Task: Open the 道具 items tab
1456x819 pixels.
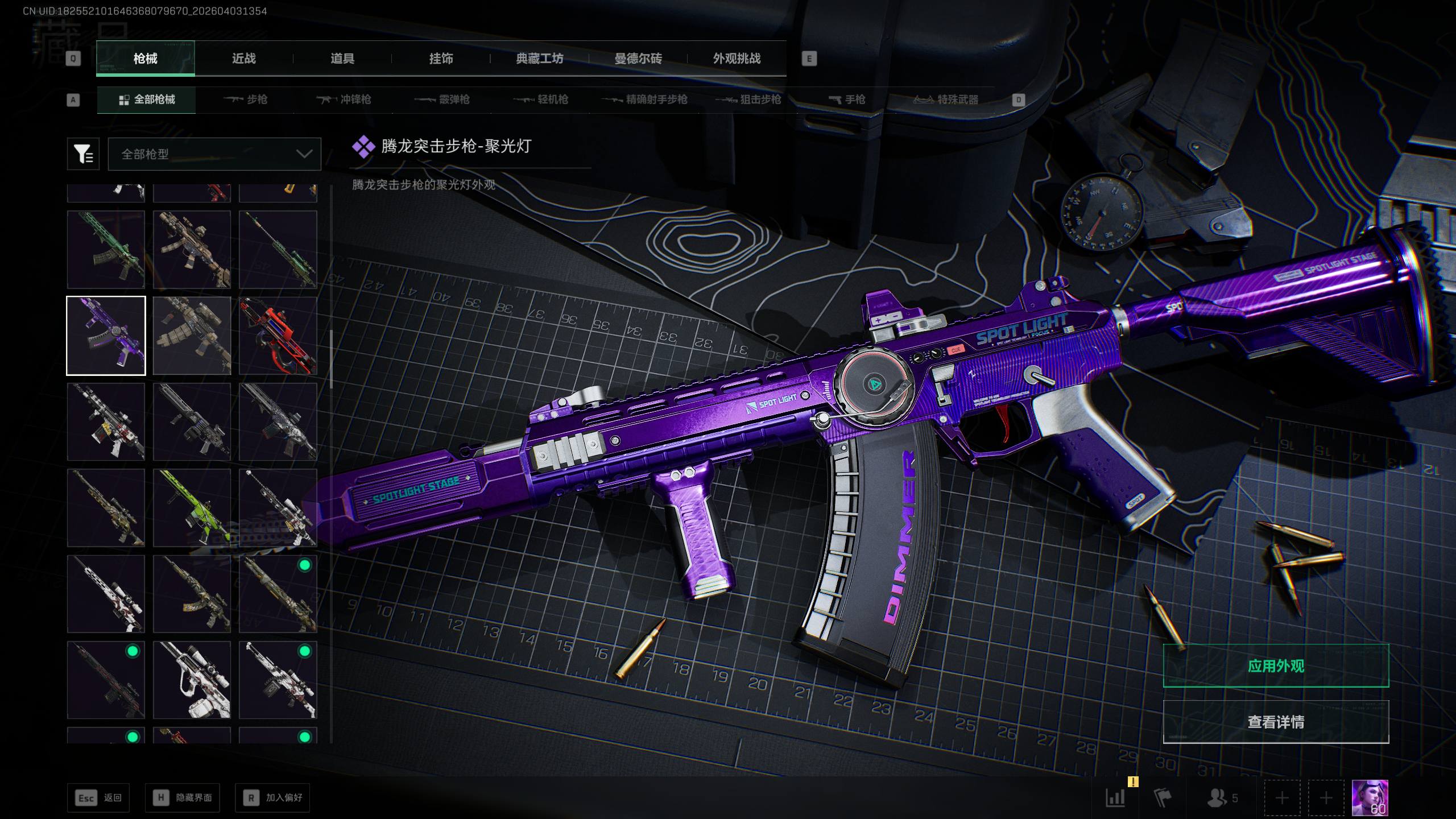Action: [x=342, y=59]
